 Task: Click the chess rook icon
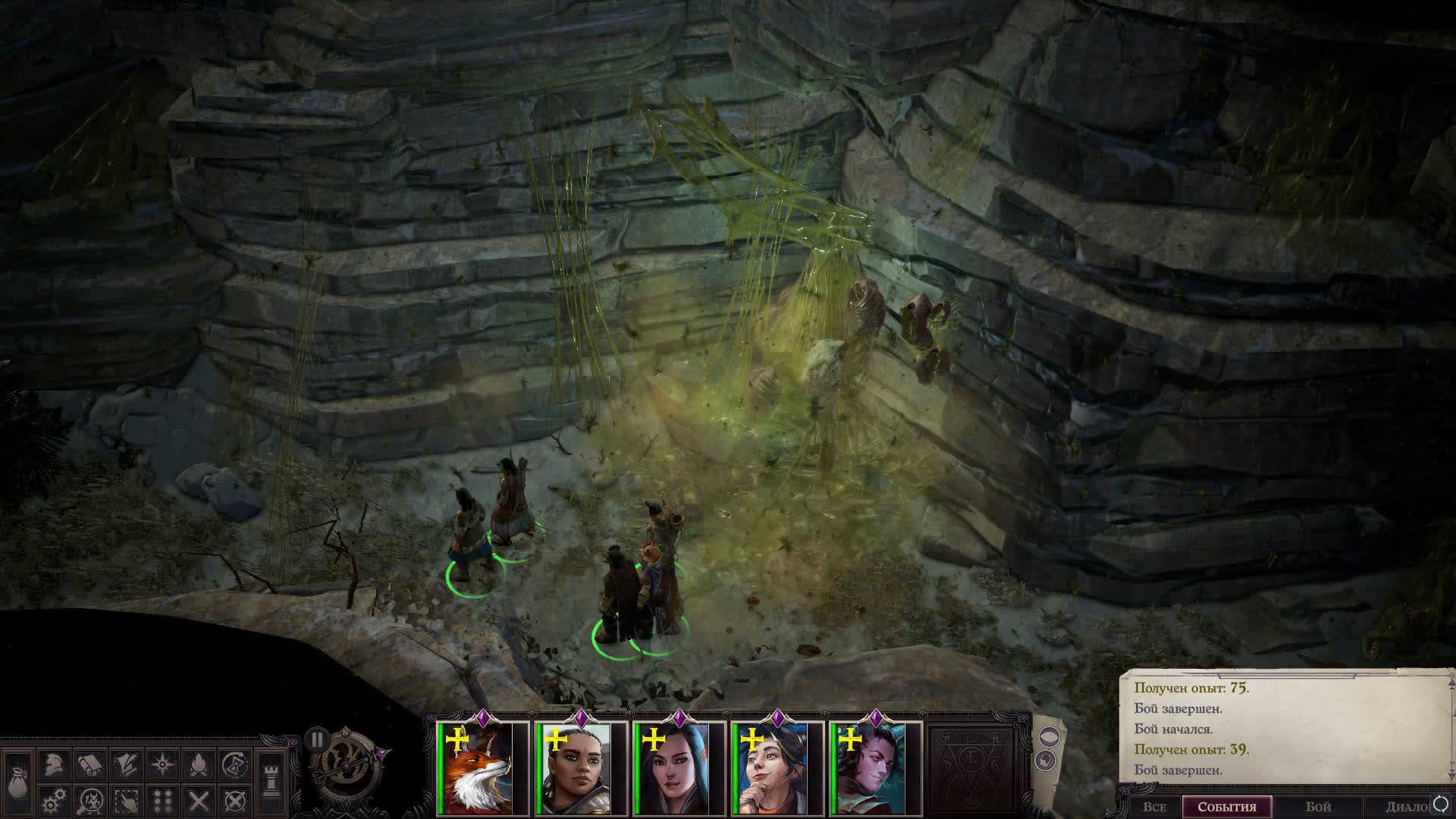(271, 781)
